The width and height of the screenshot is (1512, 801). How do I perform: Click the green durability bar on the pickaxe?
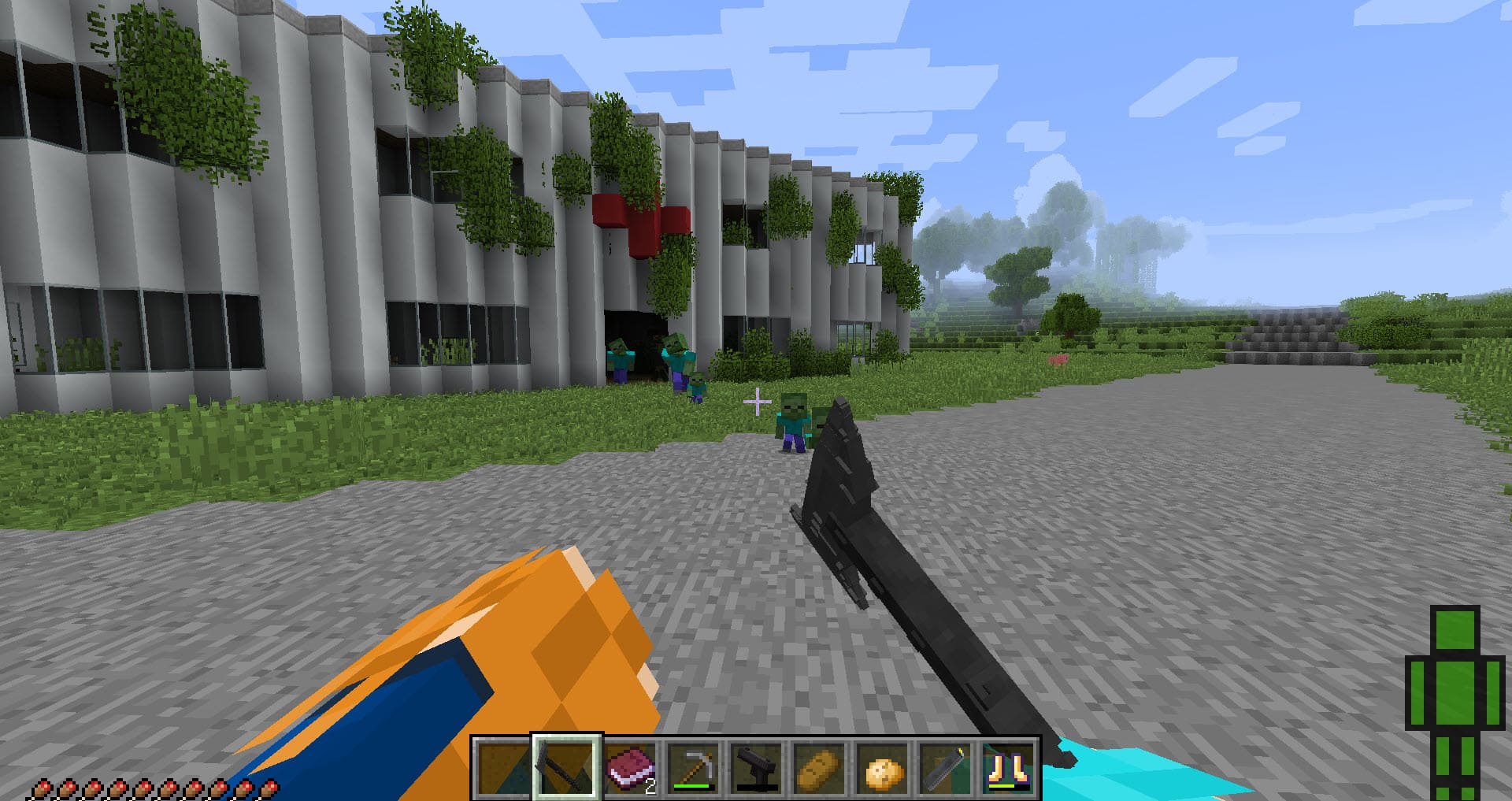691,787
